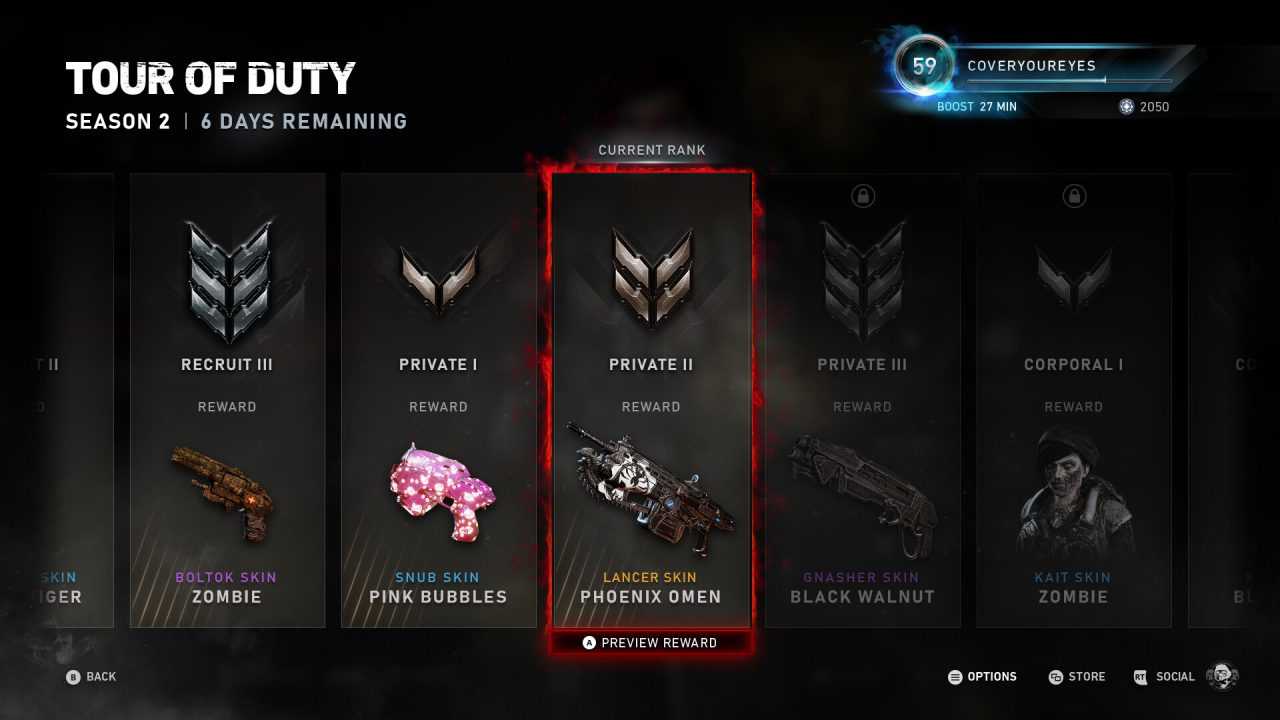Click the lock icon on Corporal I card
1280x720 pixels.
[1073, 196]
